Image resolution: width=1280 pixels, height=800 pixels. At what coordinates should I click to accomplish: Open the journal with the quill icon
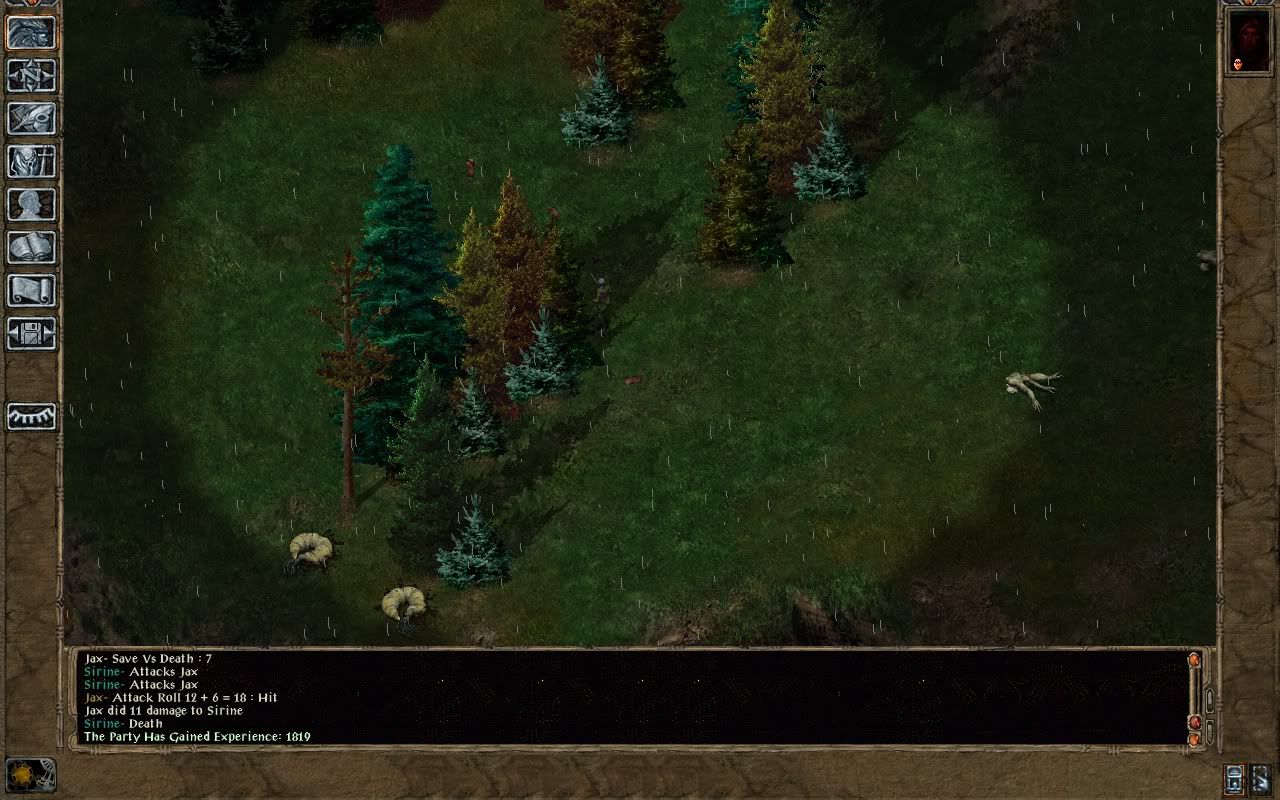(31, 119)
